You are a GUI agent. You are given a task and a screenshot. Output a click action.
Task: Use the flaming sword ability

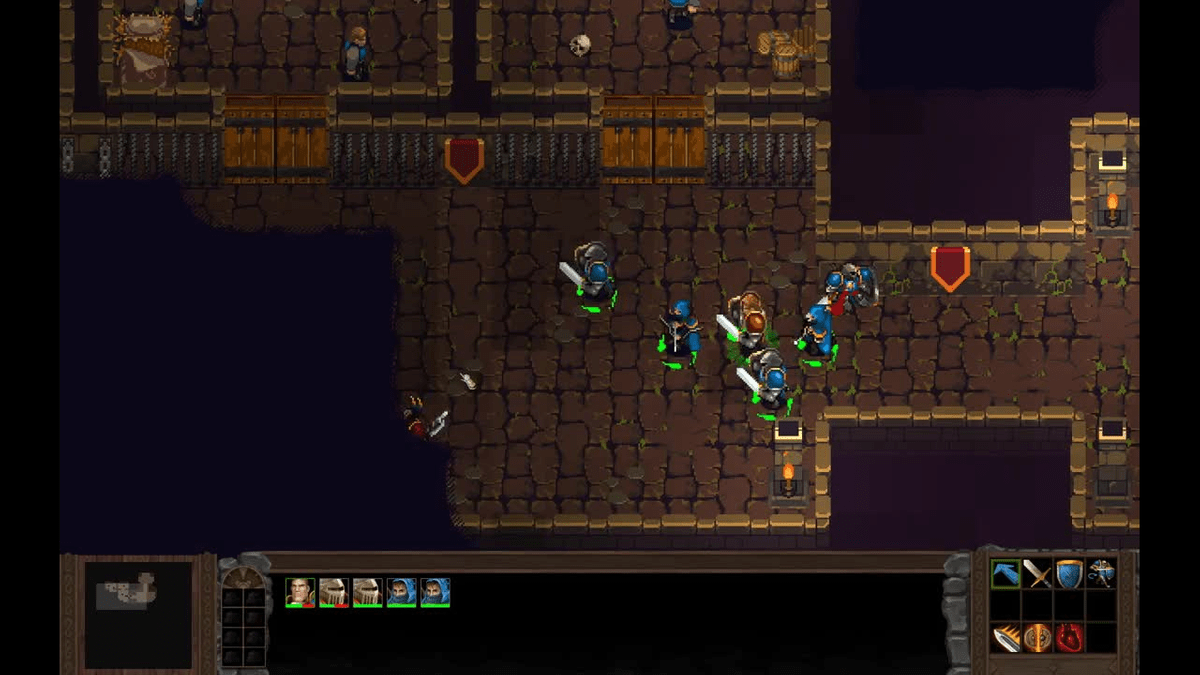pyautogui.click(x=1005, y=637)
